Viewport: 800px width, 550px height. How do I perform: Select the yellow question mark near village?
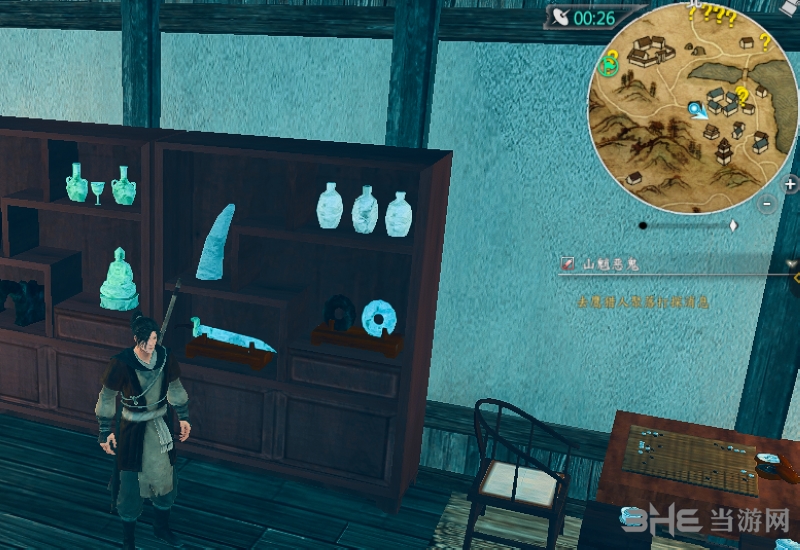click(x=742, y=96)
